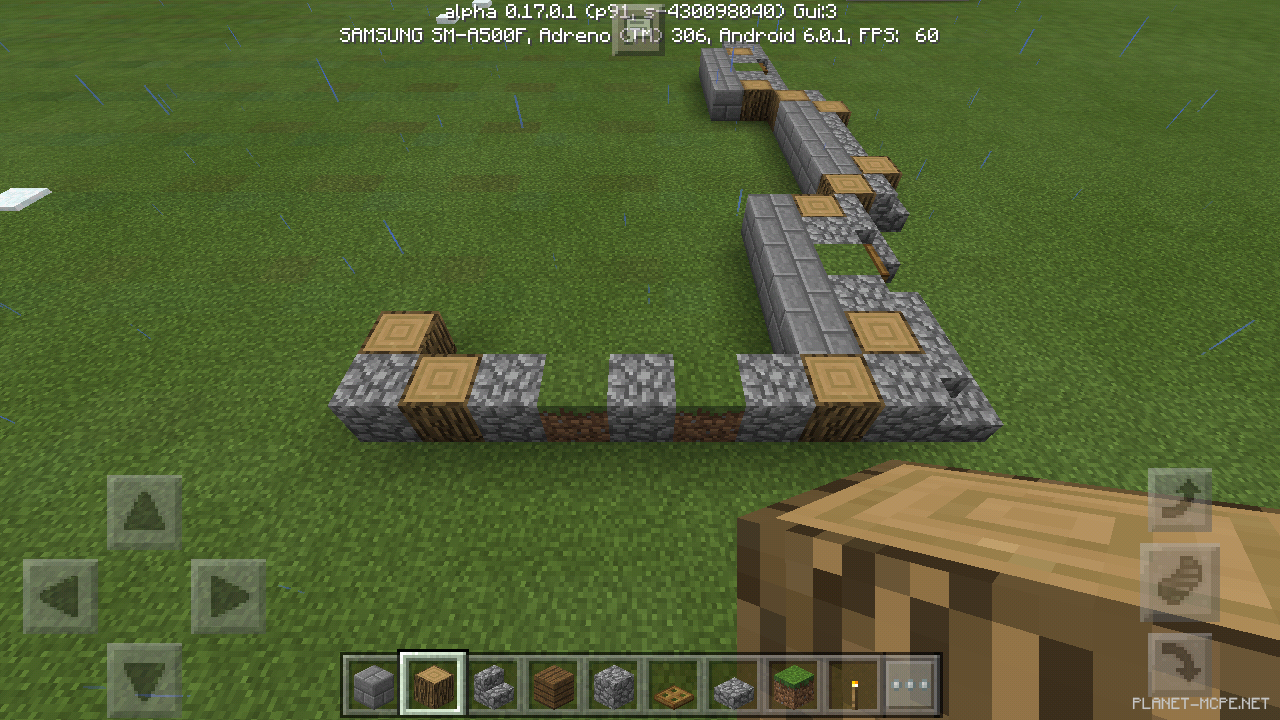Select the grass block in the hotbar
Screen dimensions: 1280x720
tap(792, 684)
